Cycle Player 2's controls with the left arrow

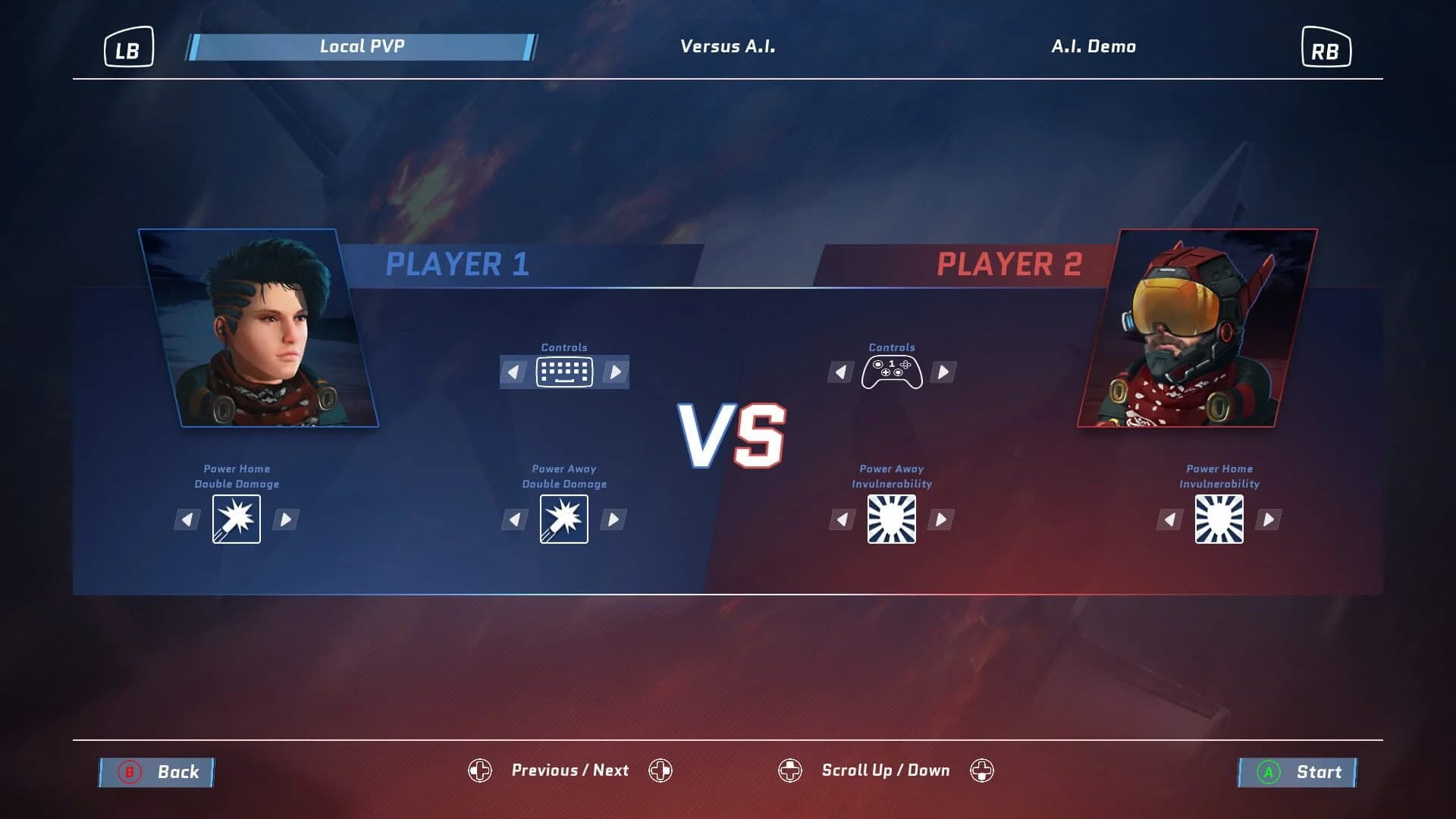tap(842, 371)
